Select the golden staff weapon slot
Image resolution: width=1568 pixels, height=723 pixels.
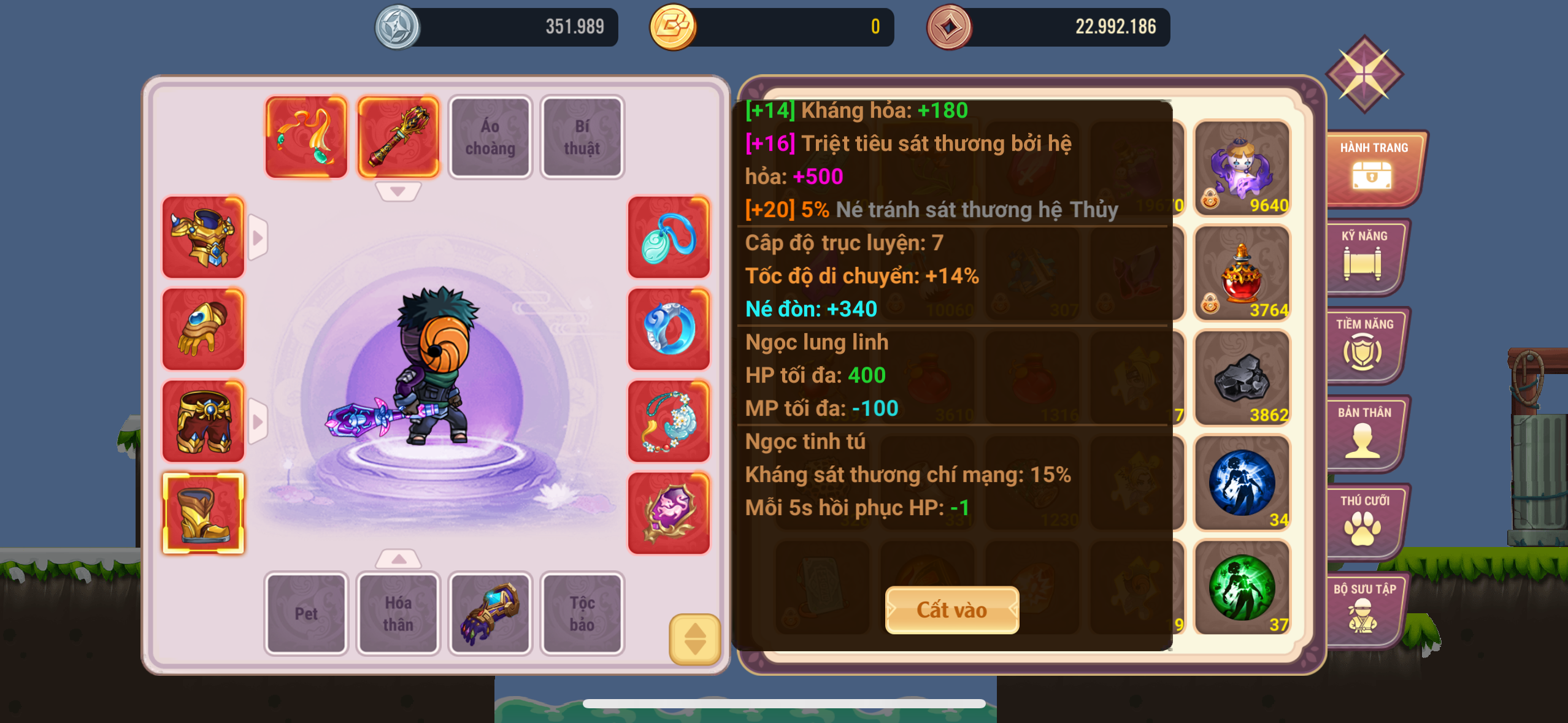[x=398, y=137]
